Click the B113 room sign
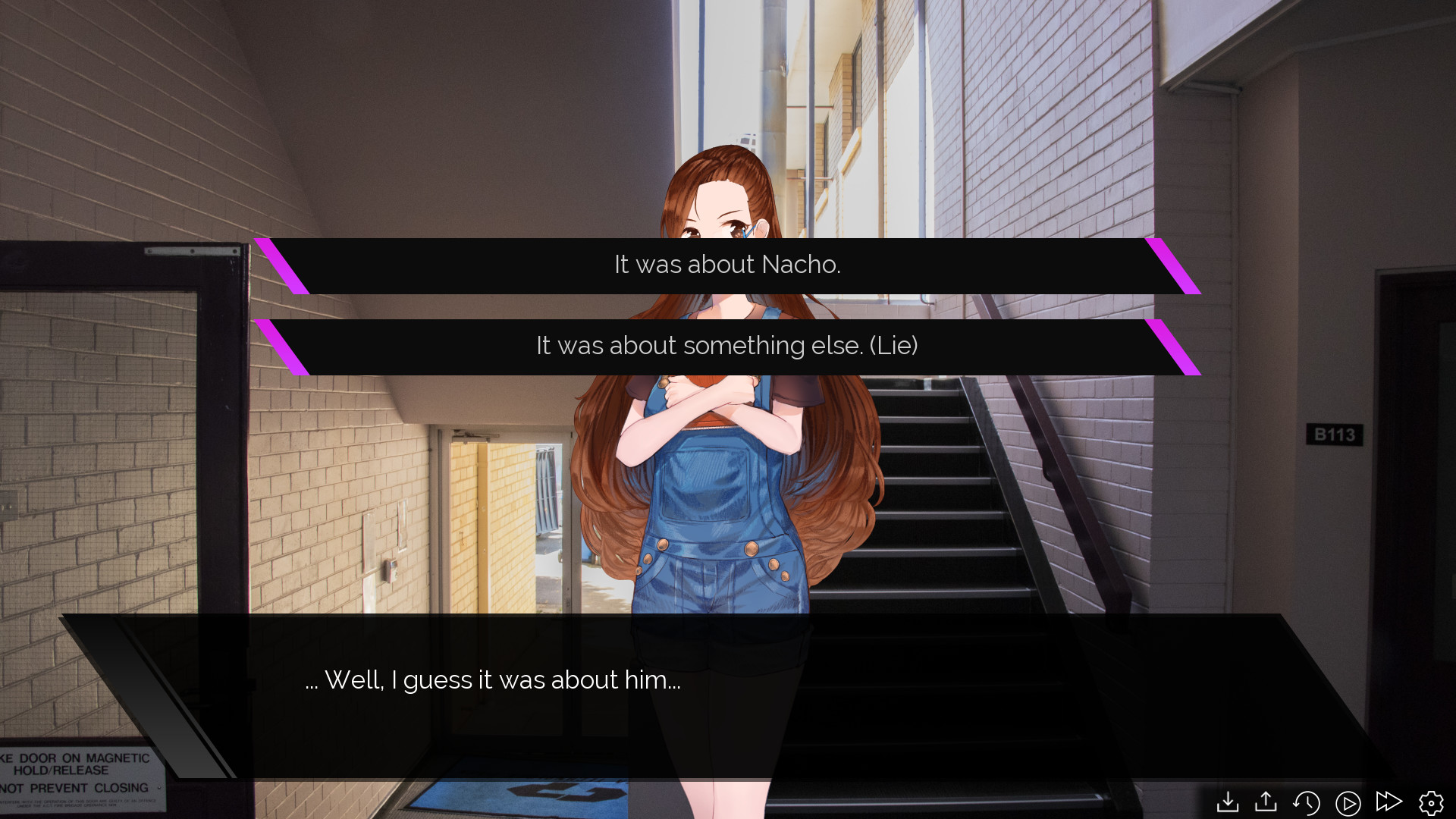 (x=1335, y=435)
